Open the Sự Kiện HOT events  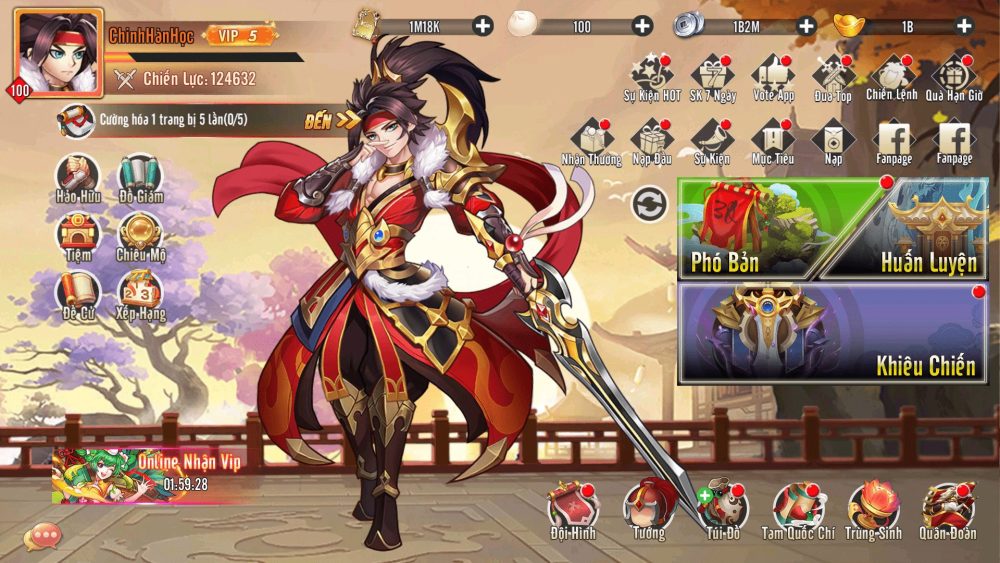click(x=652, y=77)
